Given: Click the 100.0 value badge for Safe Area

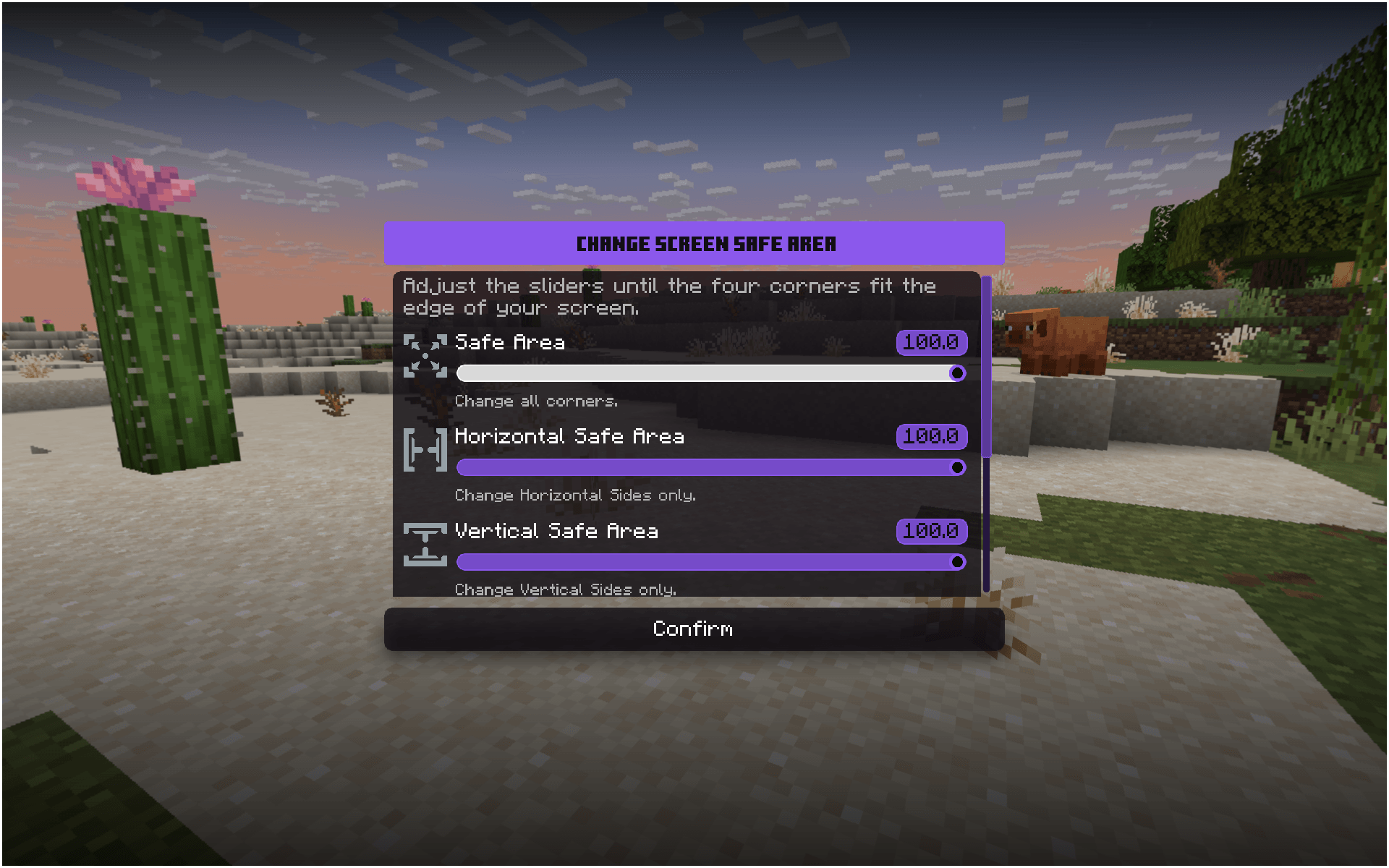Looking at the screenshot, I should point(931,341).
